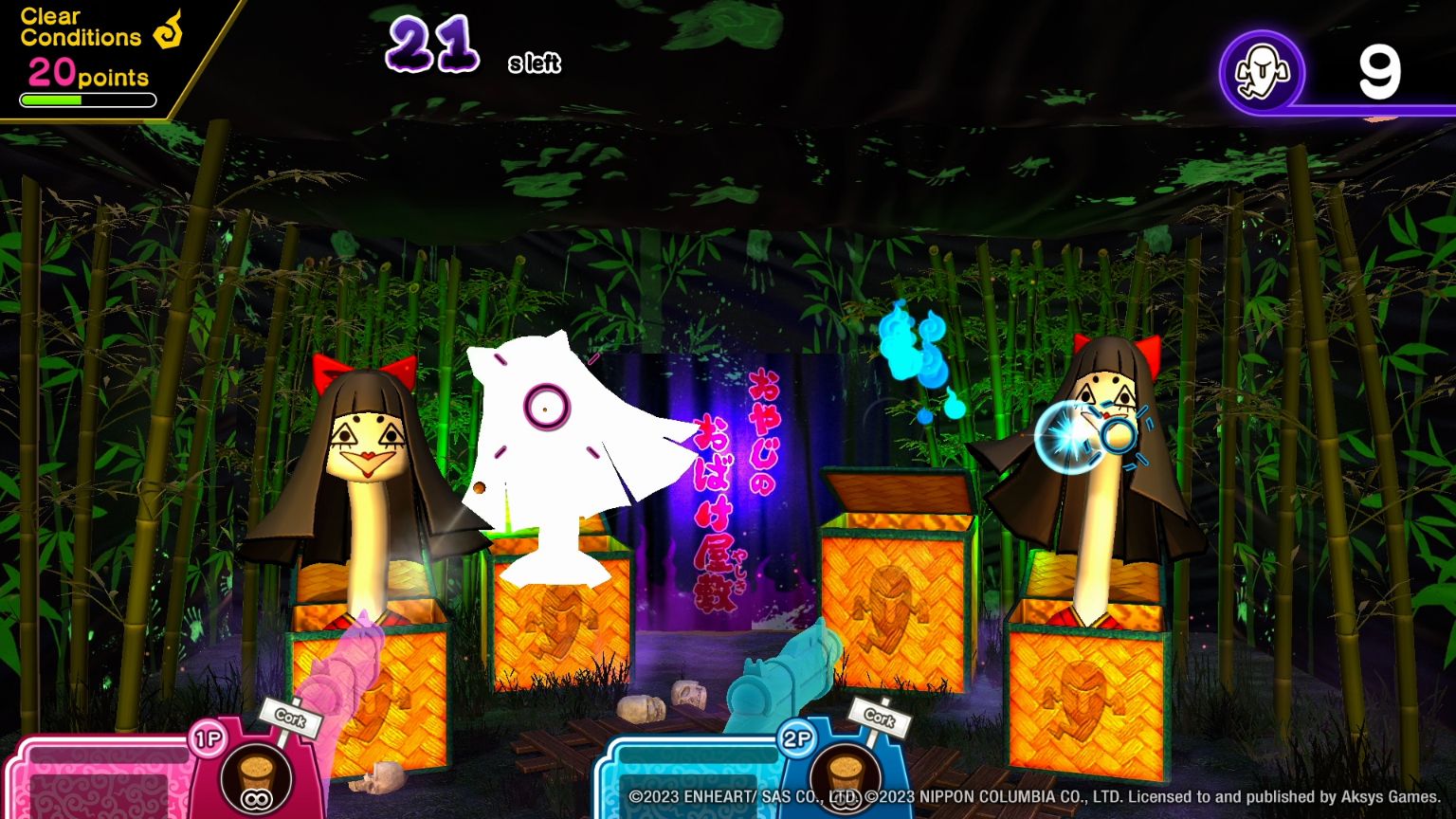Select the Cork sign above 1P panel

click(289, 720)
